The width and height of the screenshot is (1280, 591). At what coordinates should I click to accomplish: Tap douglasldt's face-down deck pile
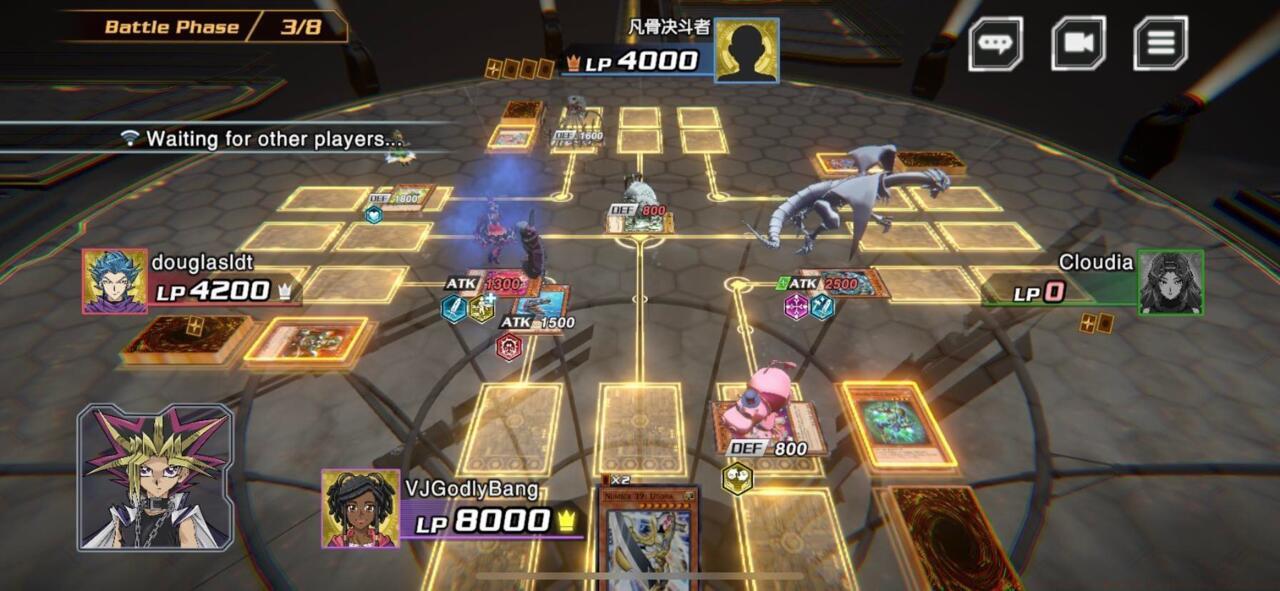(x=185, y=337)
